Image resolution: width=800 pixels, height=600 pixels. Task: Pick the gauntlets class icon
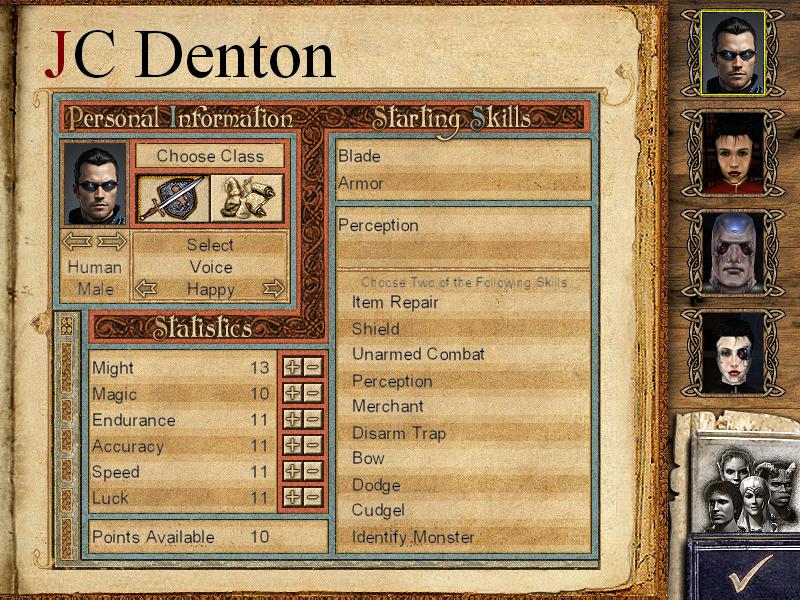246,197
